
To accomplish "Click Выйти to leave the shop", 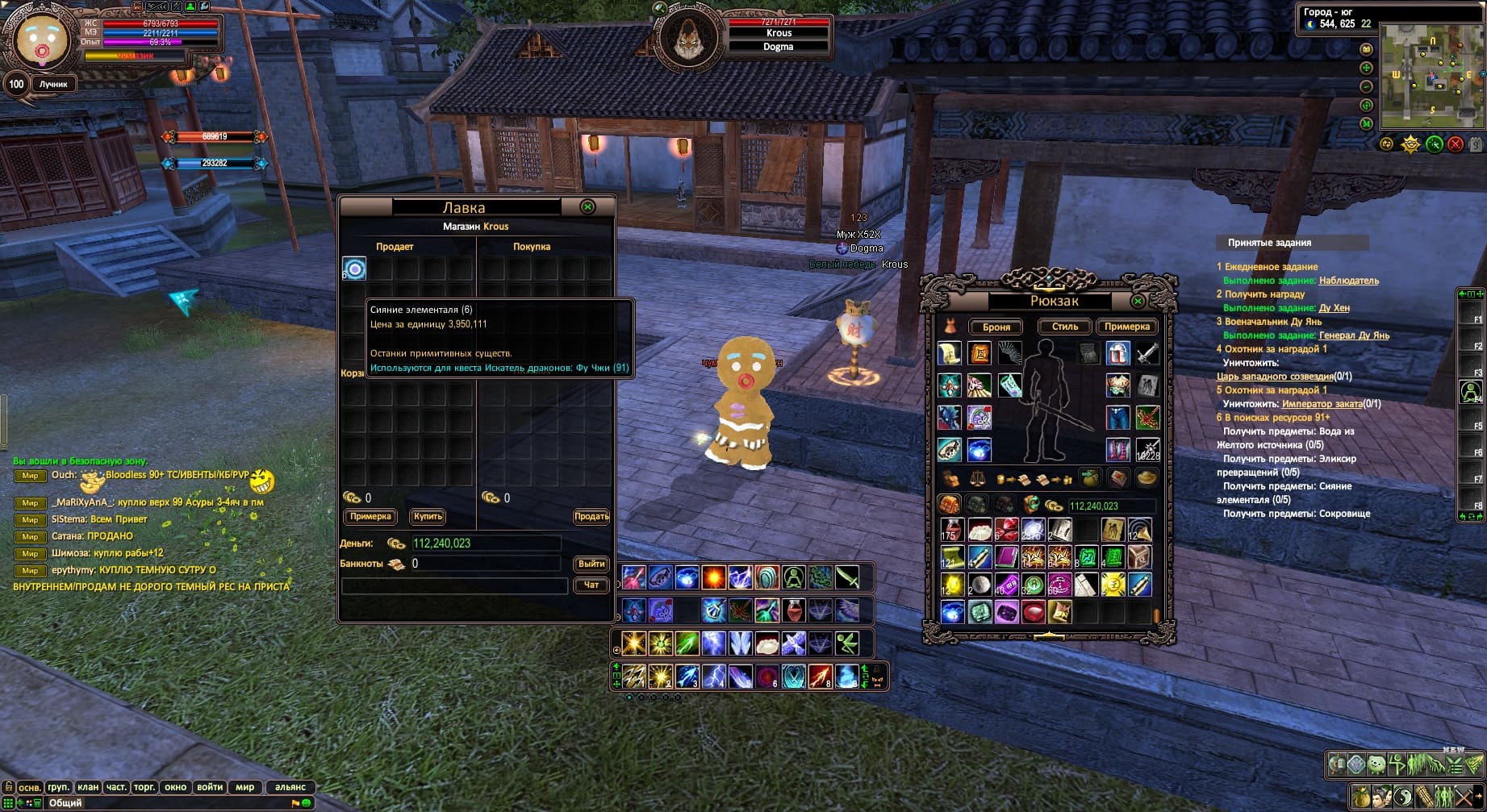I will tap(591, 564).
